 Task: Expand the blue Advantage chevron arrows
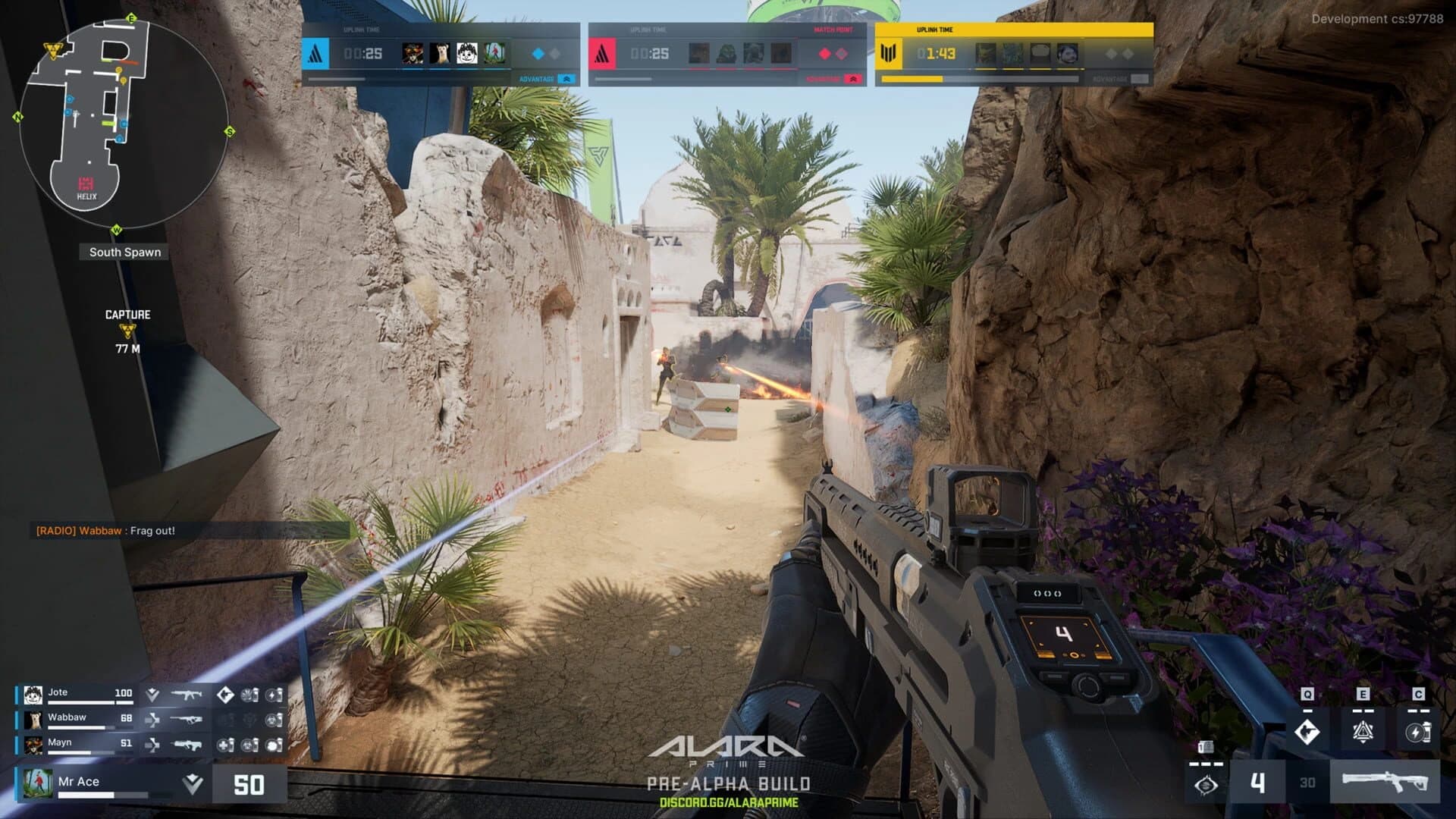pos(567,79)
